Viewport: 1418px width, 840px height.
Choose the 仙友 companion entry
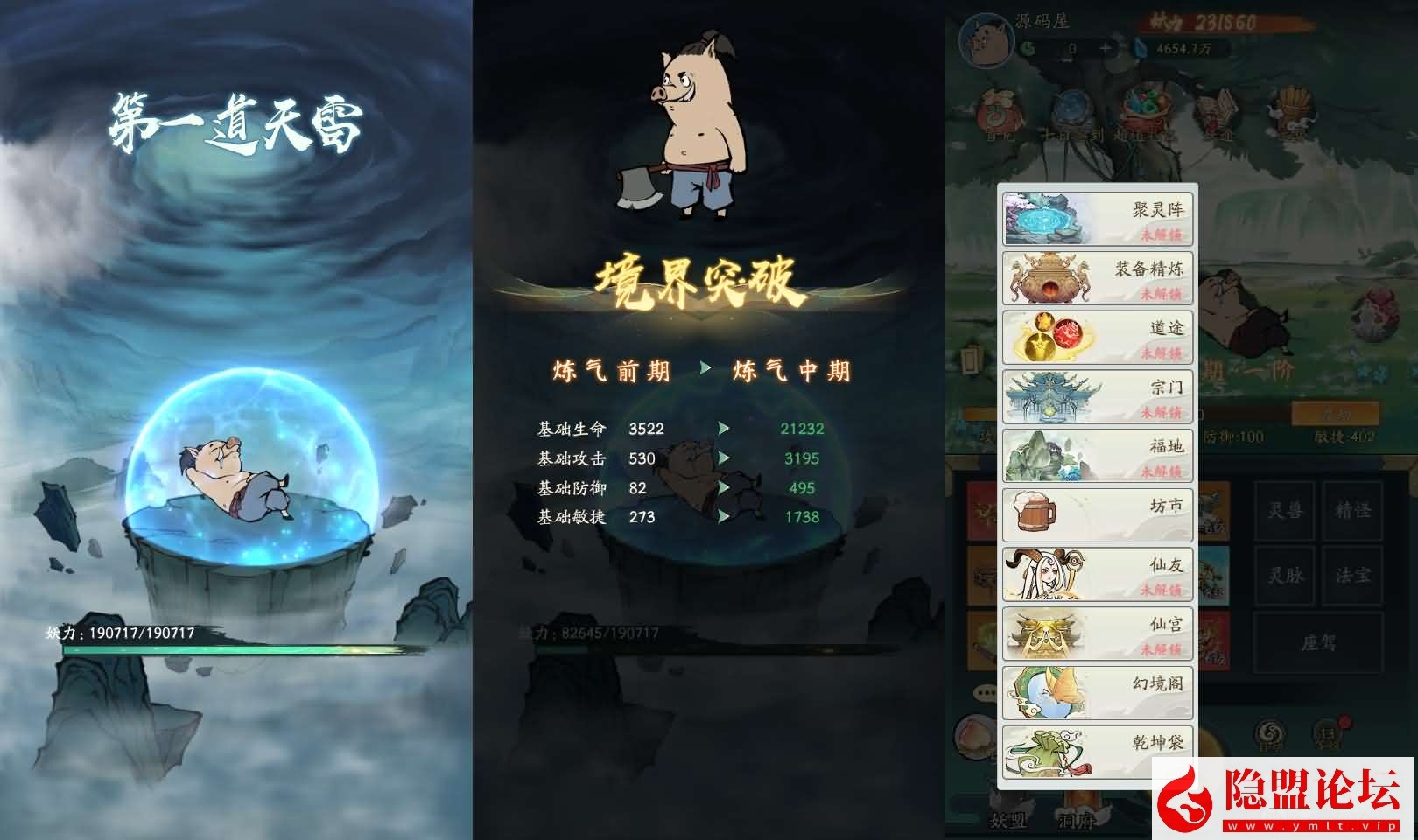pyautogui.click(x=1097, y=574)
